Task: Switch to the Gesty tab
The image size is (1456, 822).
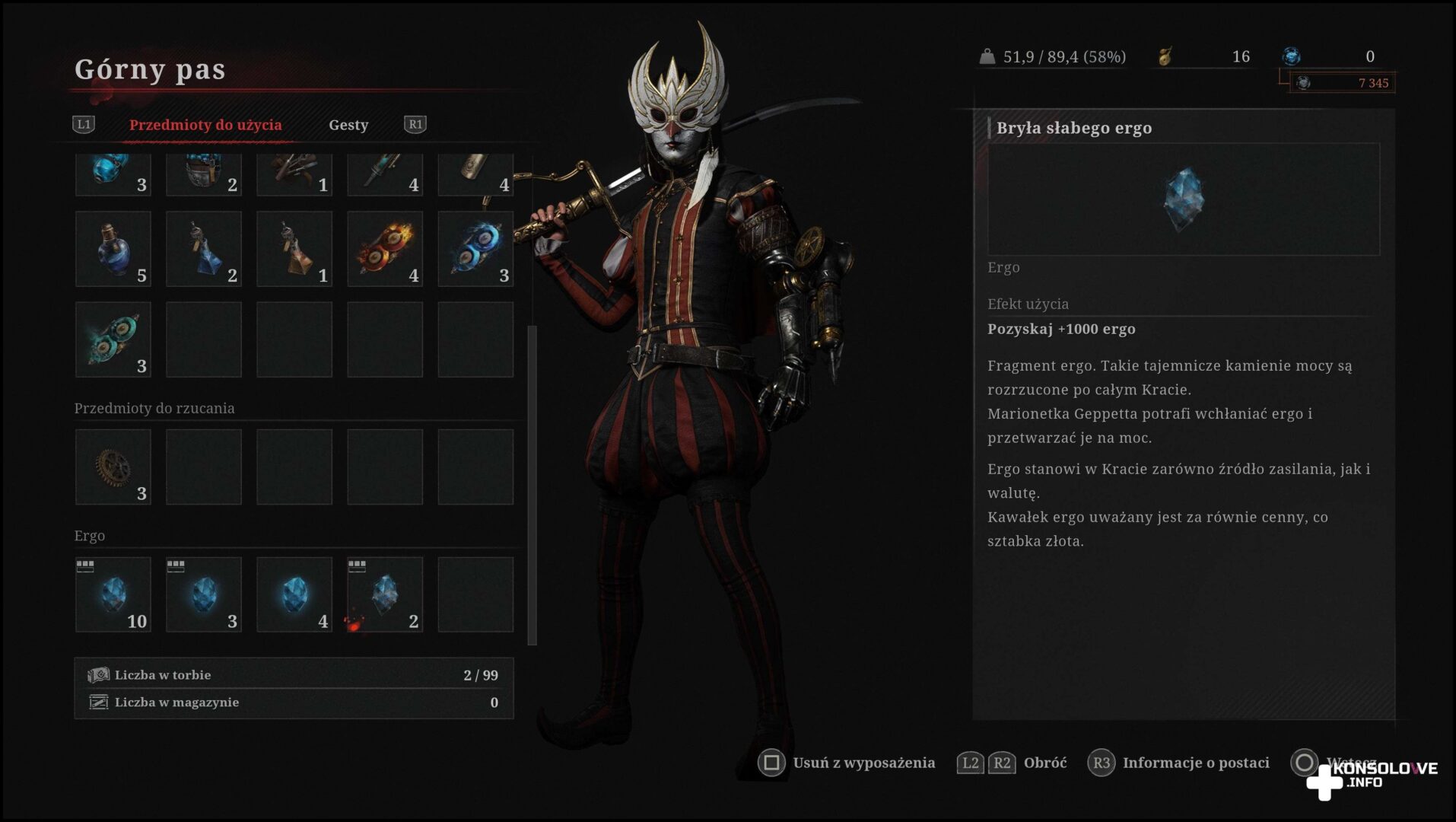Action: (348, 125)
